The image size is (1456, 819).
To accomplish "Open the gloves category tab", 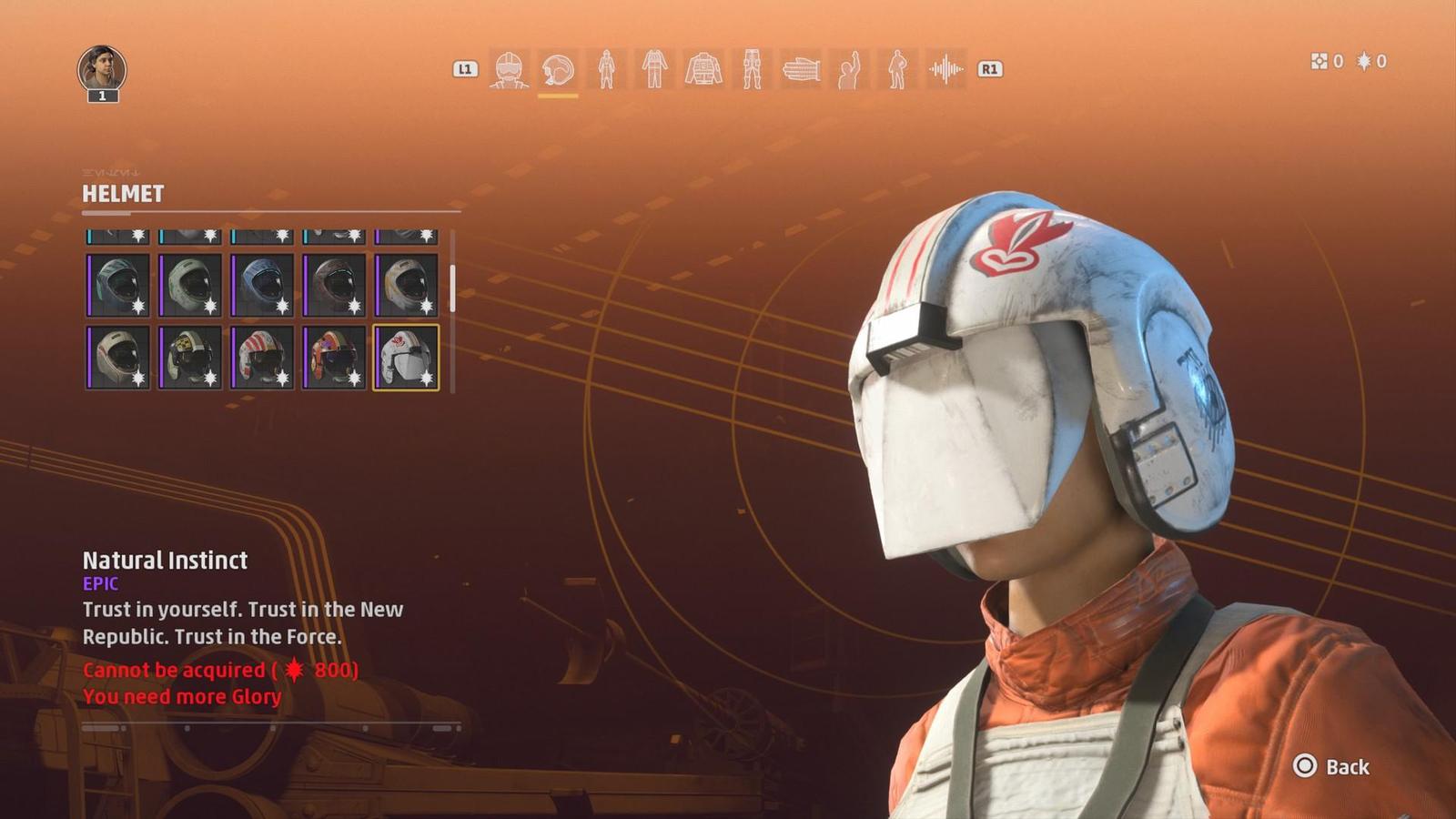I will coord(801,69).
